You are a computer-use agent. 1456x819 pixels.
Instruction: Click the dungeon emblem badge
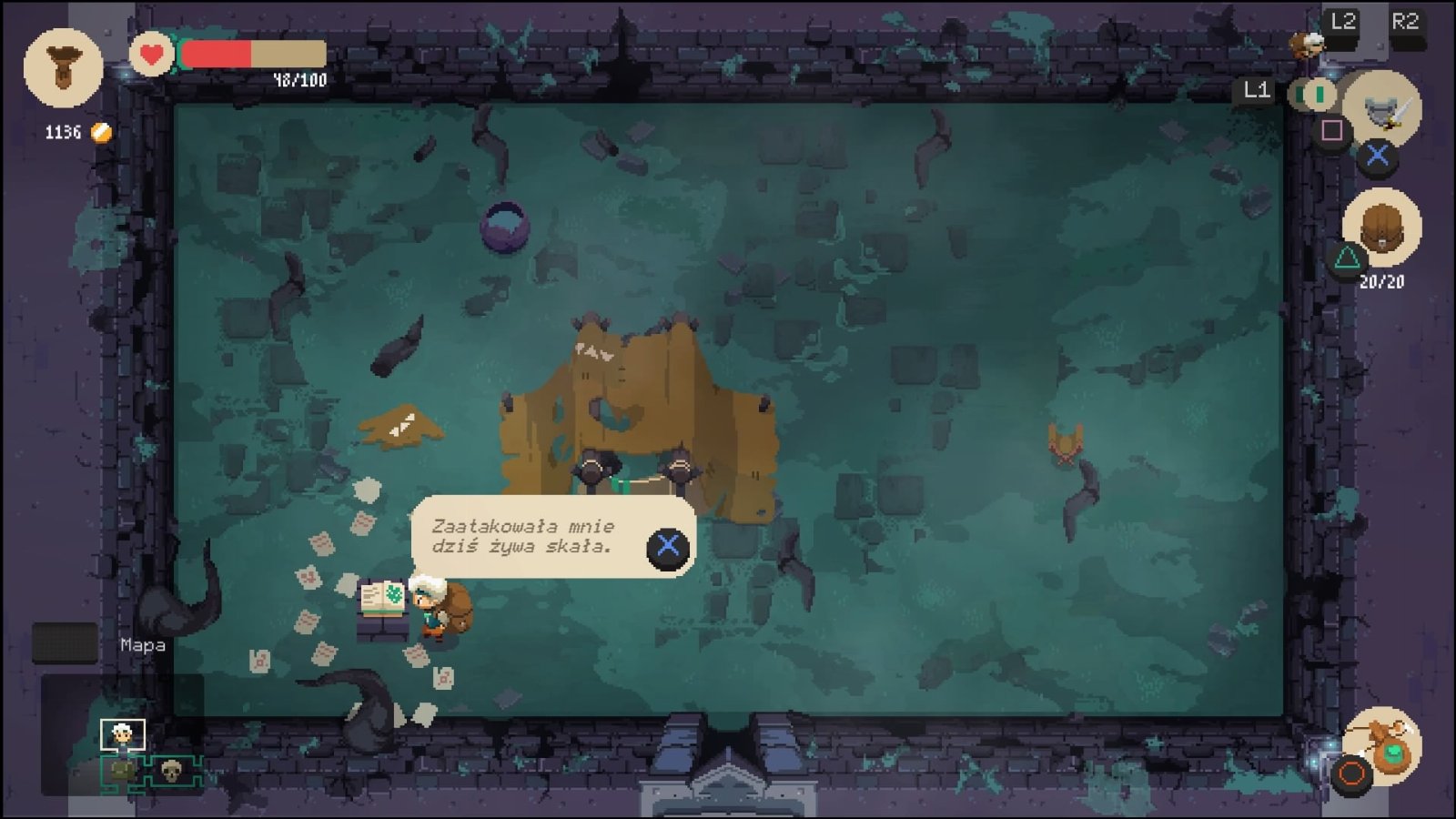(63, 67)
